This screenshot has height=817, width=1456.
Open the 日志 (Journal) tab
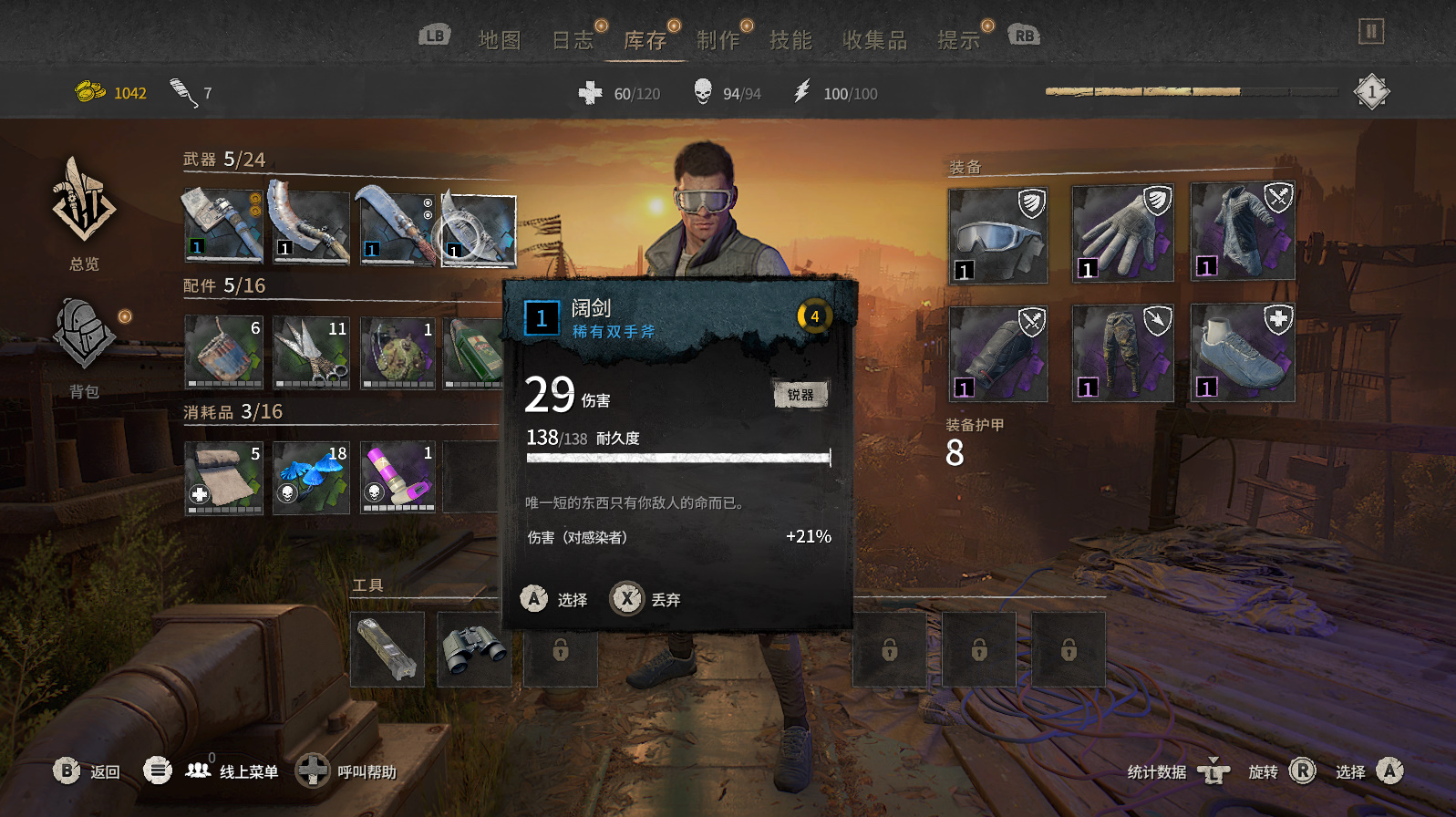point(573,40)
